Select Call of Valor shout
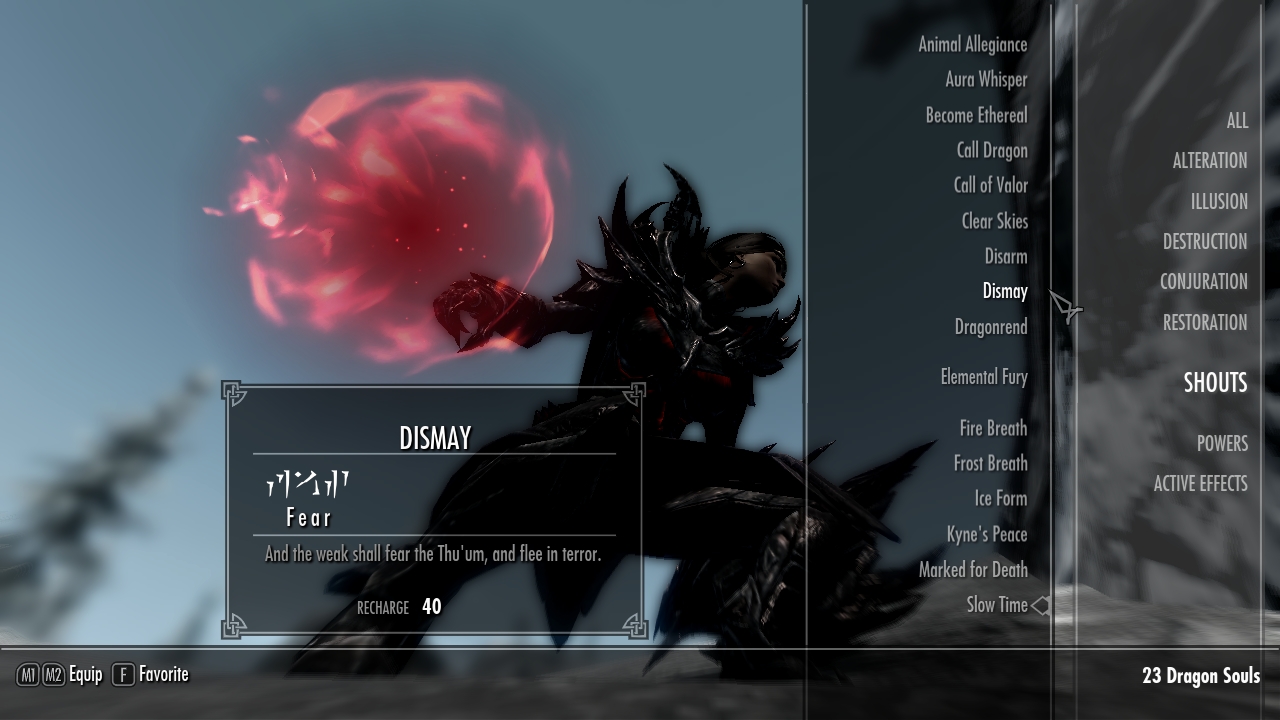 [x=990, y=186]
